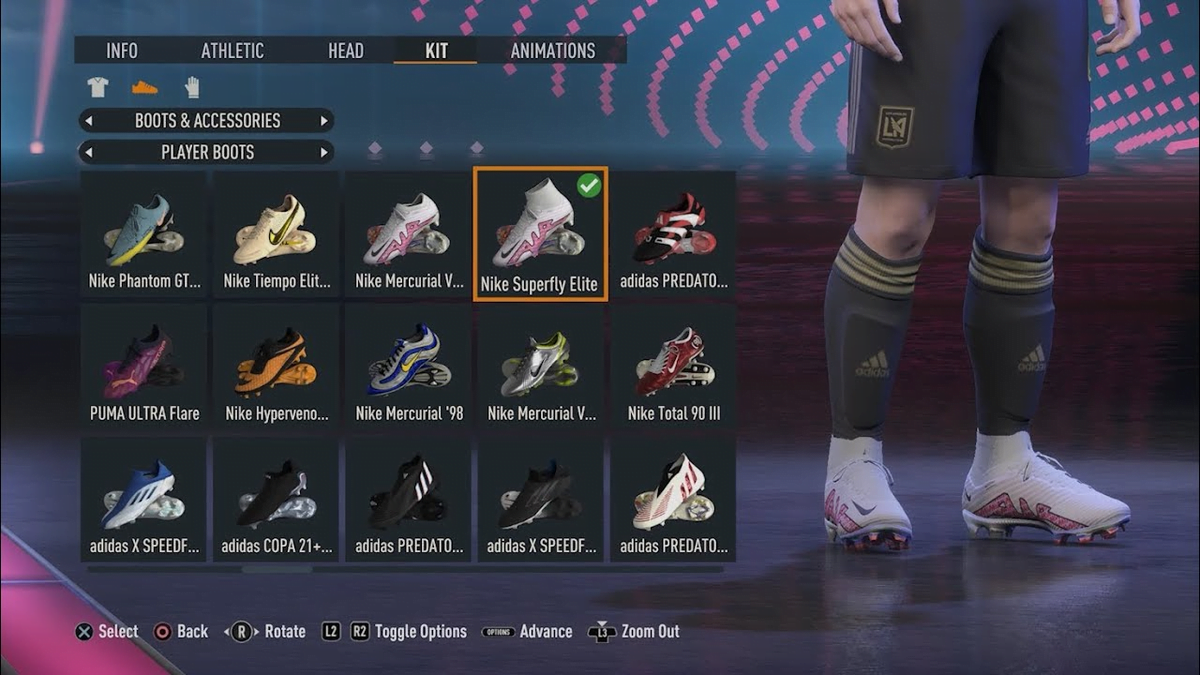The width and height of the screenshot is (1200, 675).
Task: Equip the orange Nike Hypervenom boots
Action: click(276, 368)
